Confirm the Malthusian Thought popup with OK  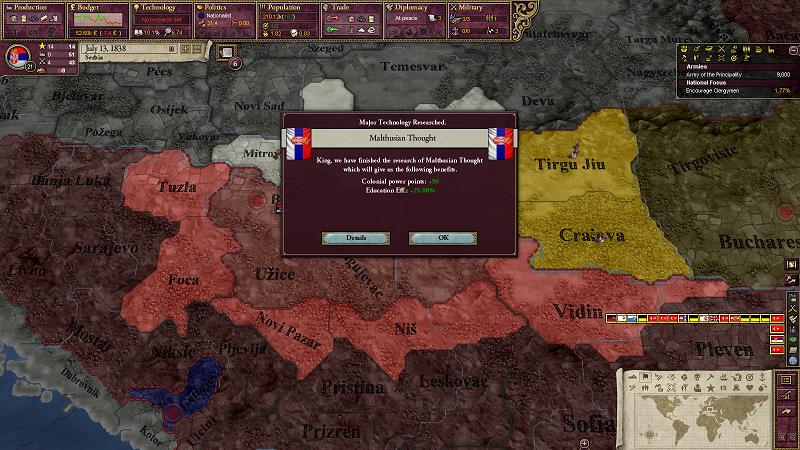pos(442,238)
